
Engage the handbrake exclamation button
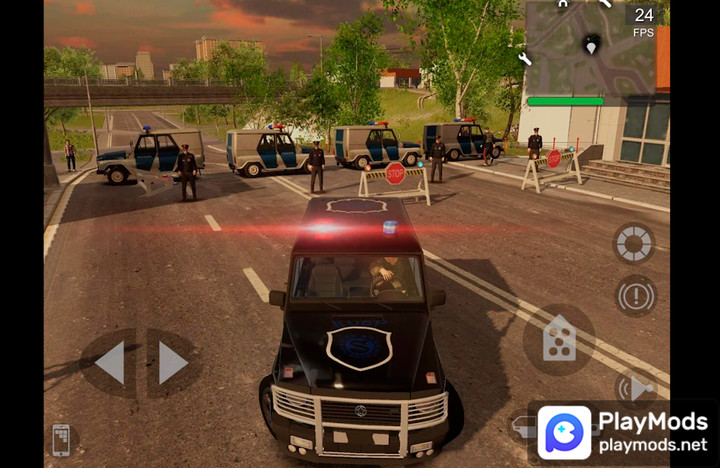[x=635, y=296]
